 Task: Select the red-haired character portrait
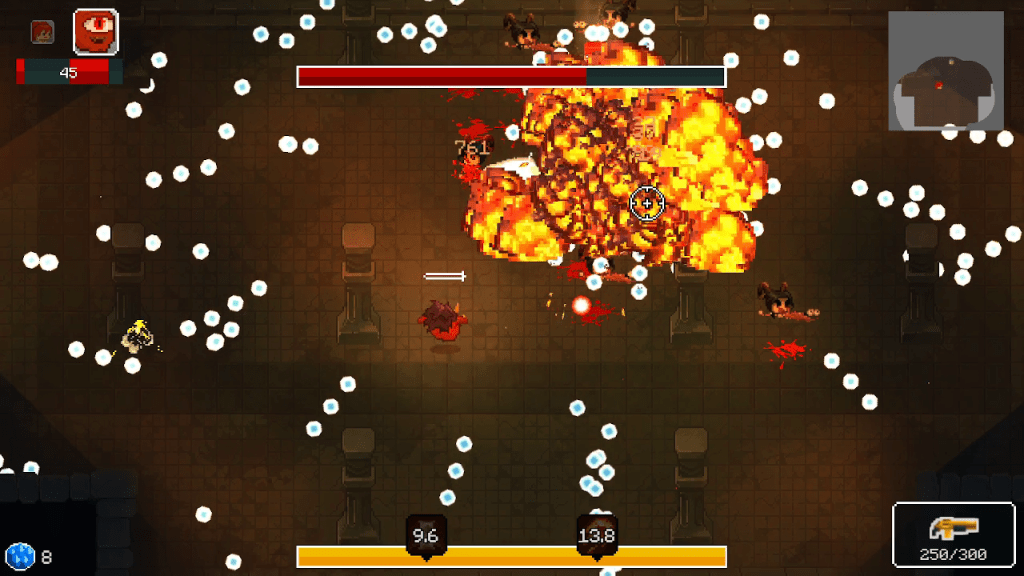coord(42,33)
